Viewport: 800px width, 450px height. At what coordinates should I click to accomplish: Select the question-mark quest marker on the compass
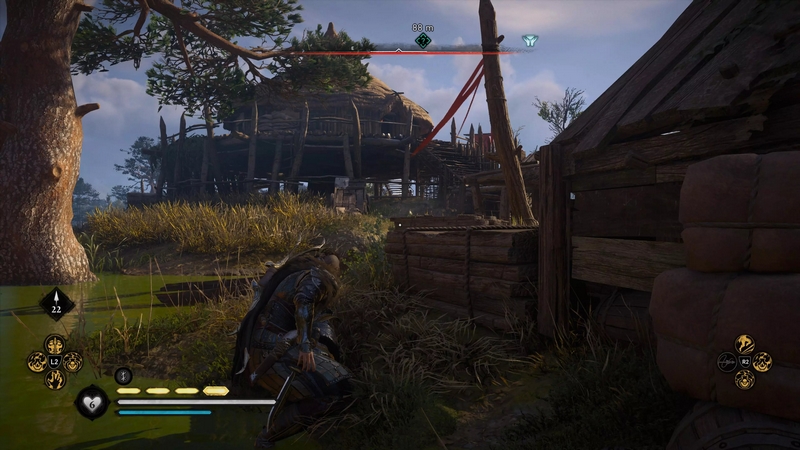tap(423, 40)
